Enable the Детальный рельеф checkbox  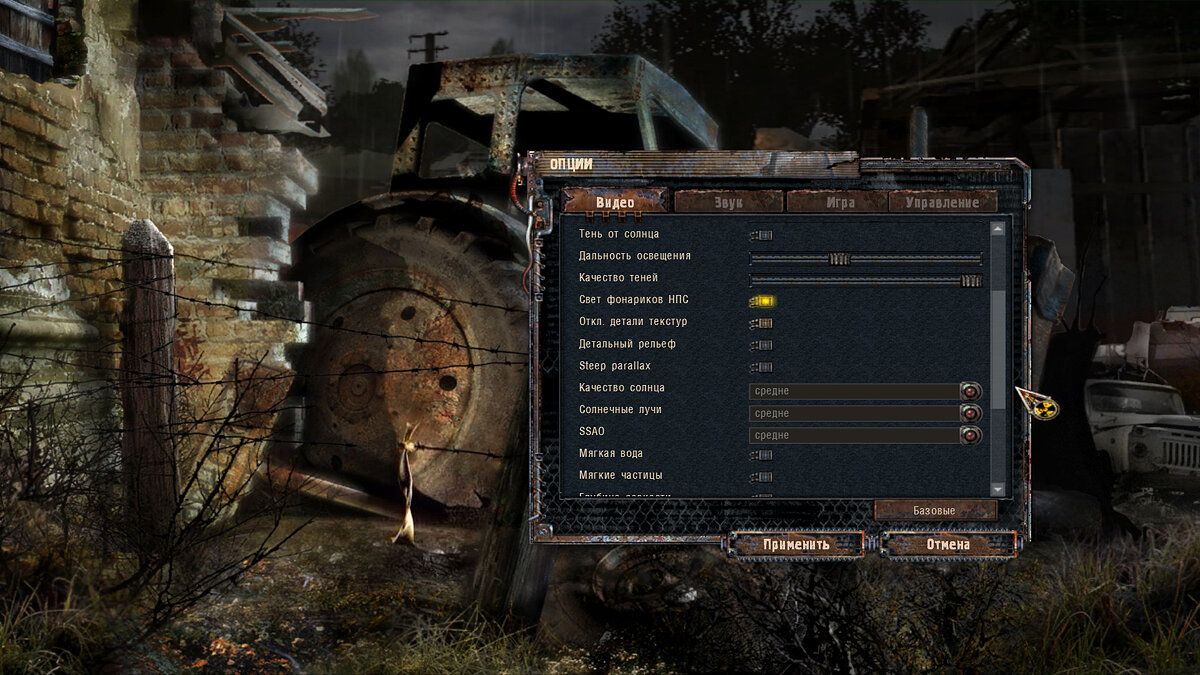click(762, 345)
